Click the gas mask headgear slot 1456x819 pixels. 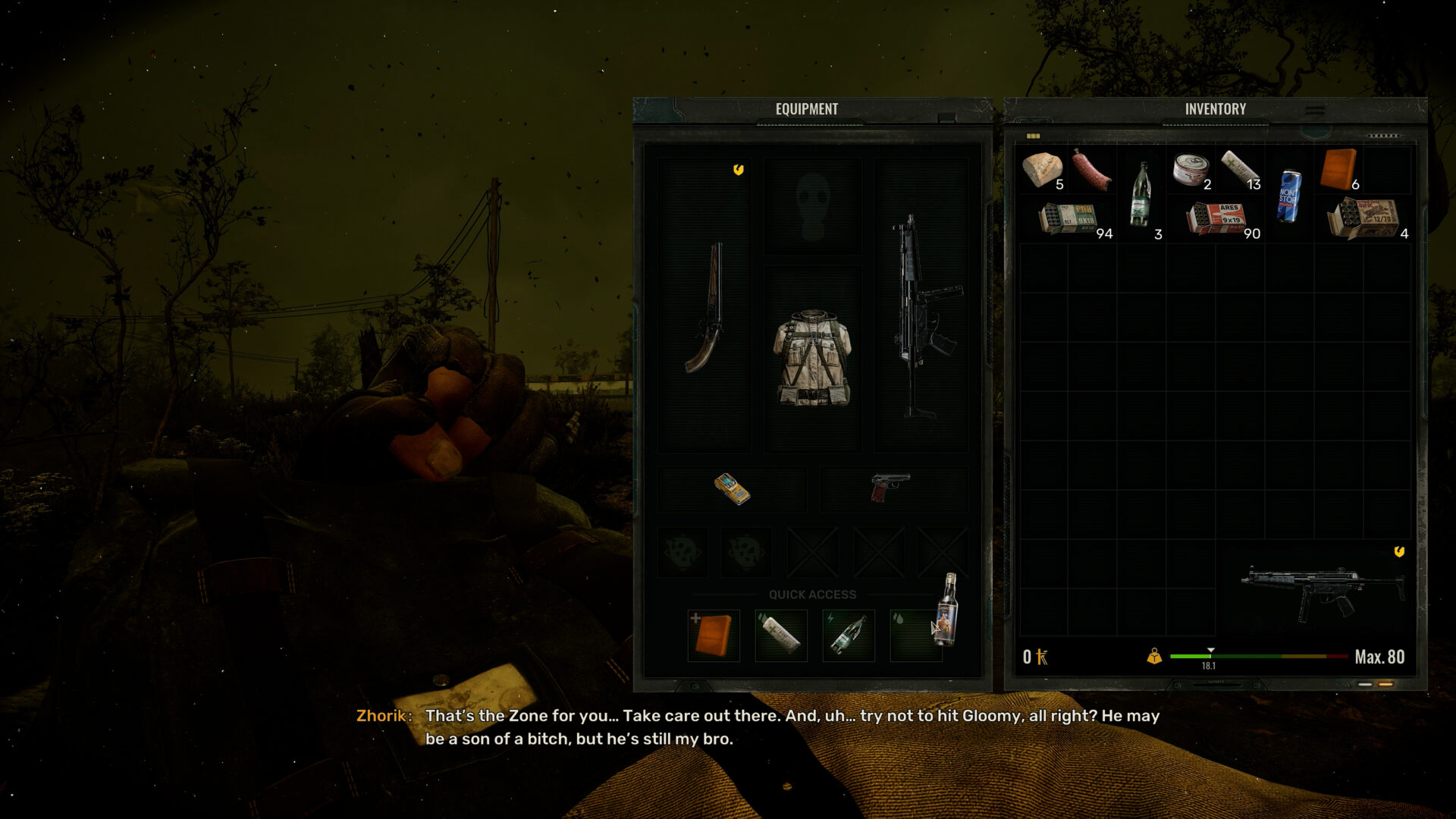click(814, 203)
